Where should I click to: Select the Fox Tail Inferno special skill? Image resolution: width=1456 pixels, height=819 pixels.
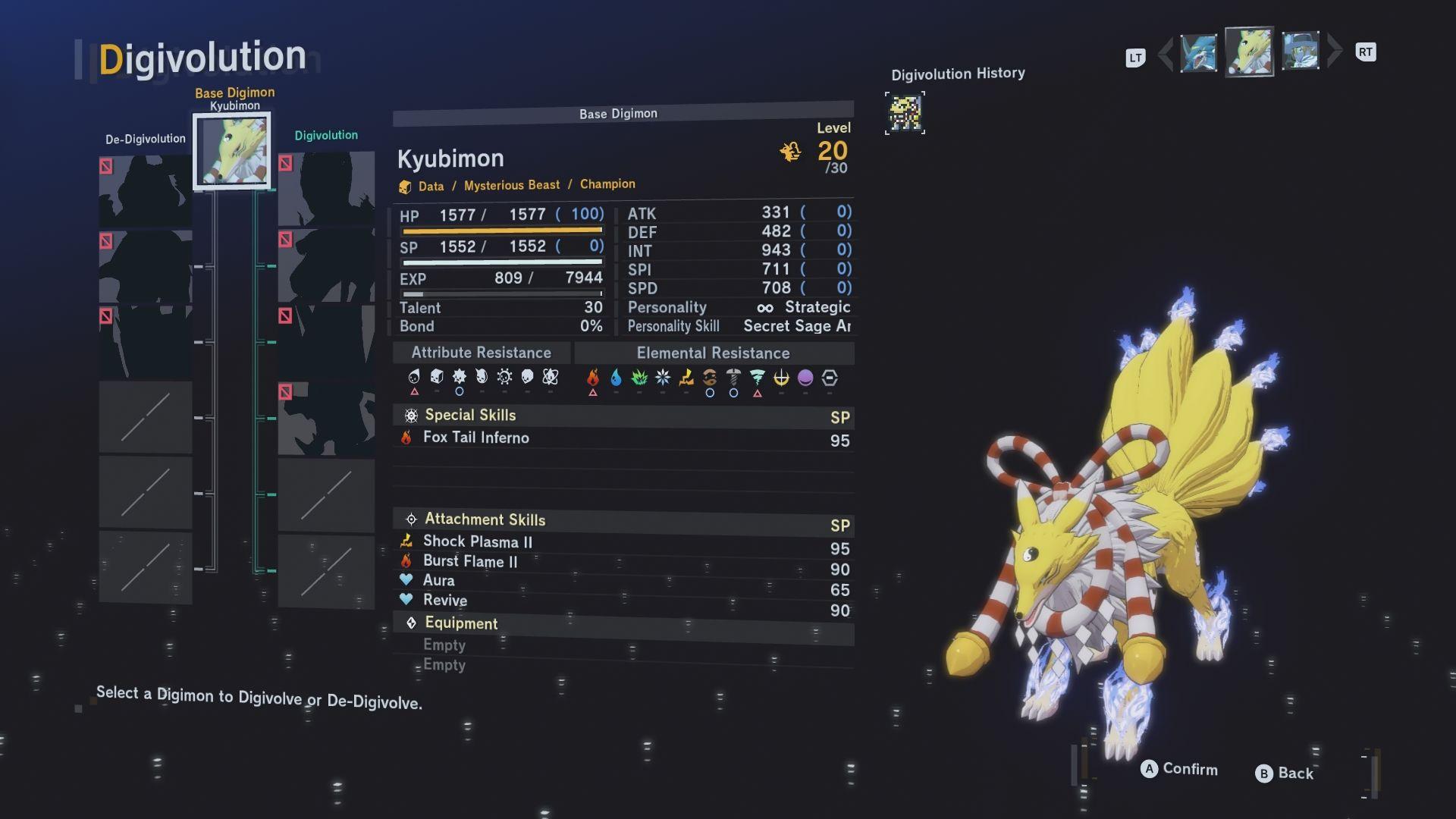point(475,438)
